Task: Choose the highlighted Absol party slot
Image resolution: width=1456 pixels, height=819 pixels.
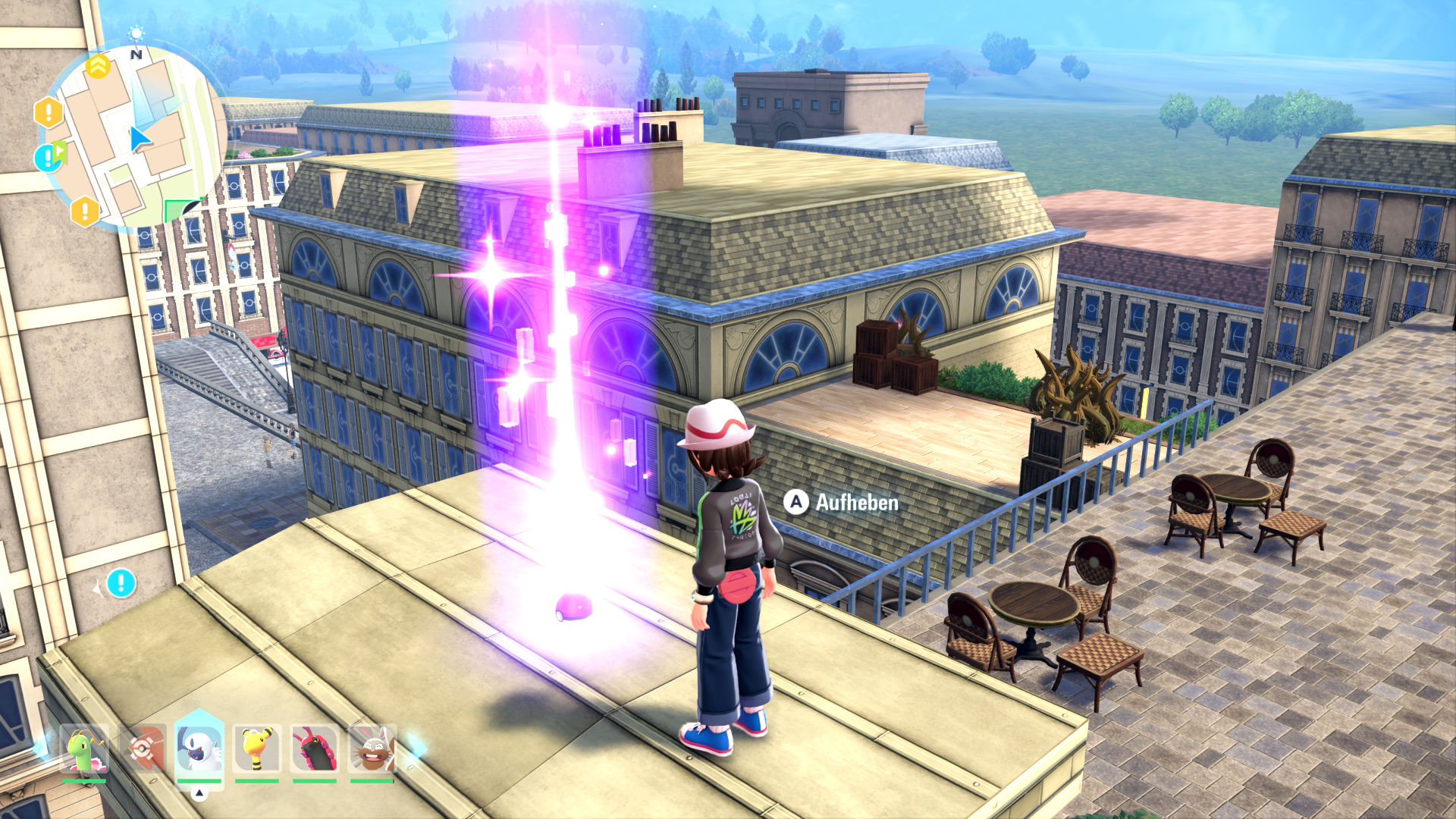Action: [x=199, y=748]
